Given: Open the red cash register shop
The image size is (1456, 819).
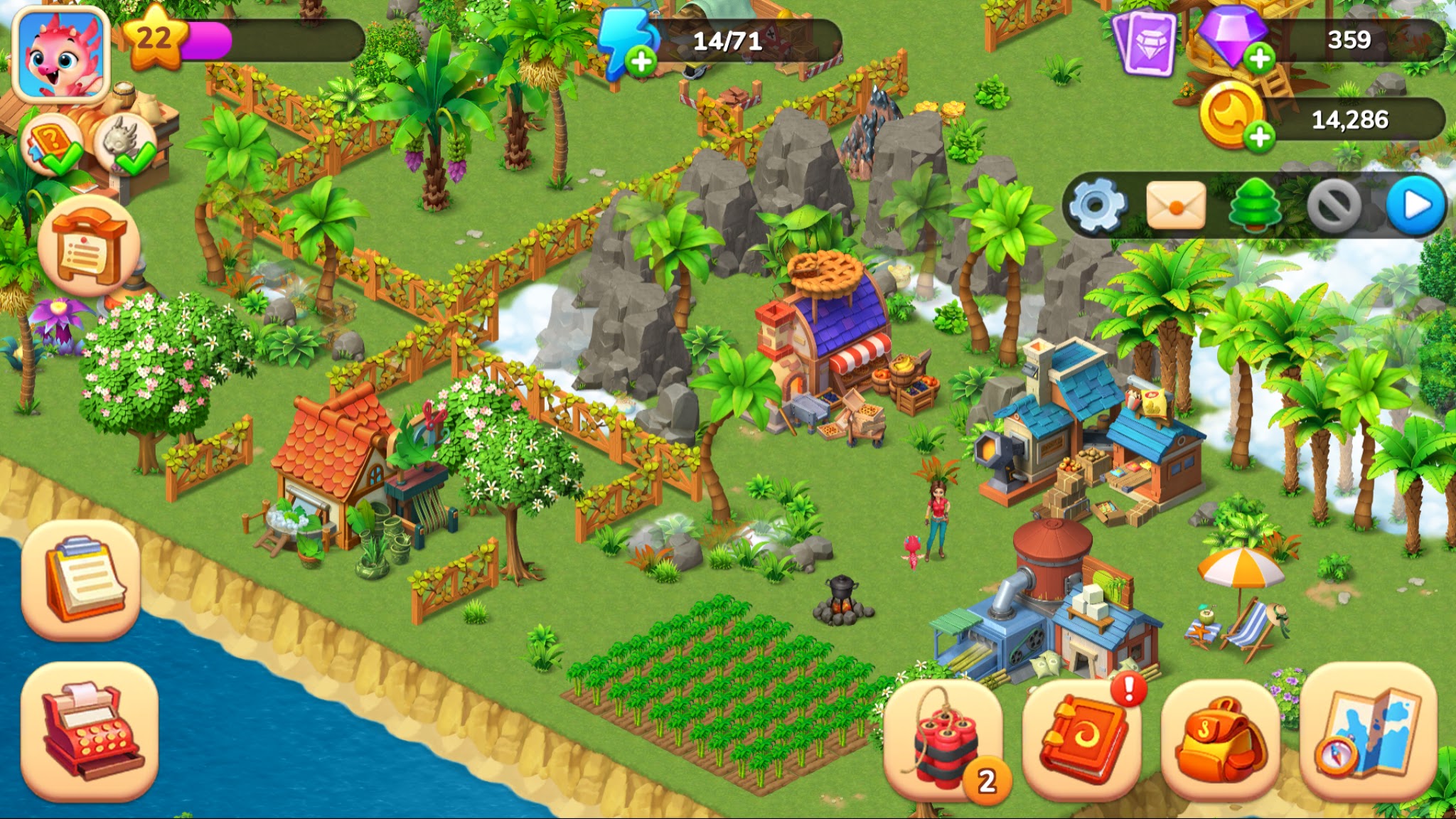Looking at the screenshot, I should (x=90, y=731).
